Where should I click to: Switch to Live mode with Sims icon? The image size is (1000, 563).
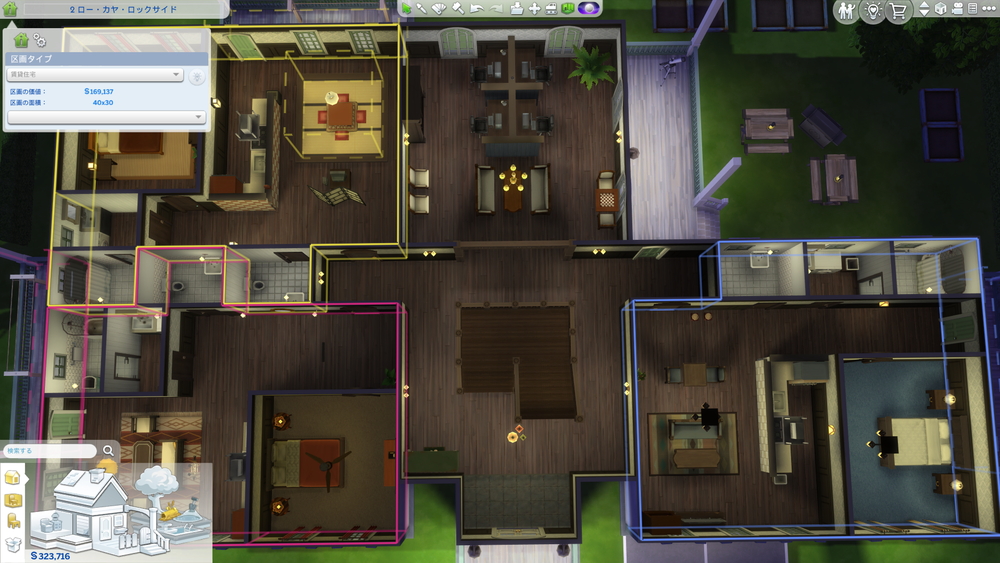(x=847, y=10)
